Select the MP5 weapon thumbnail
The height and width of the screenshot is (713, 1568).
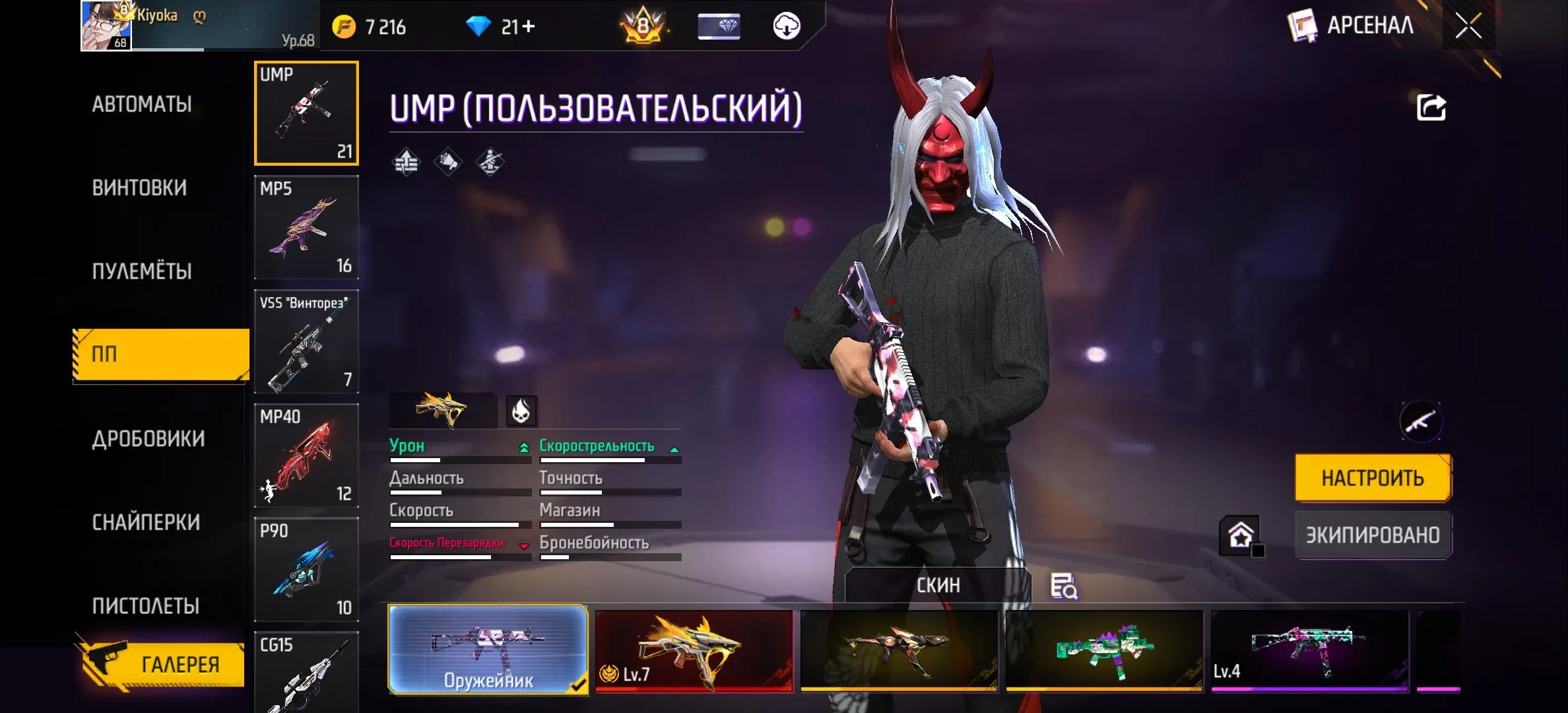(306, 227)
